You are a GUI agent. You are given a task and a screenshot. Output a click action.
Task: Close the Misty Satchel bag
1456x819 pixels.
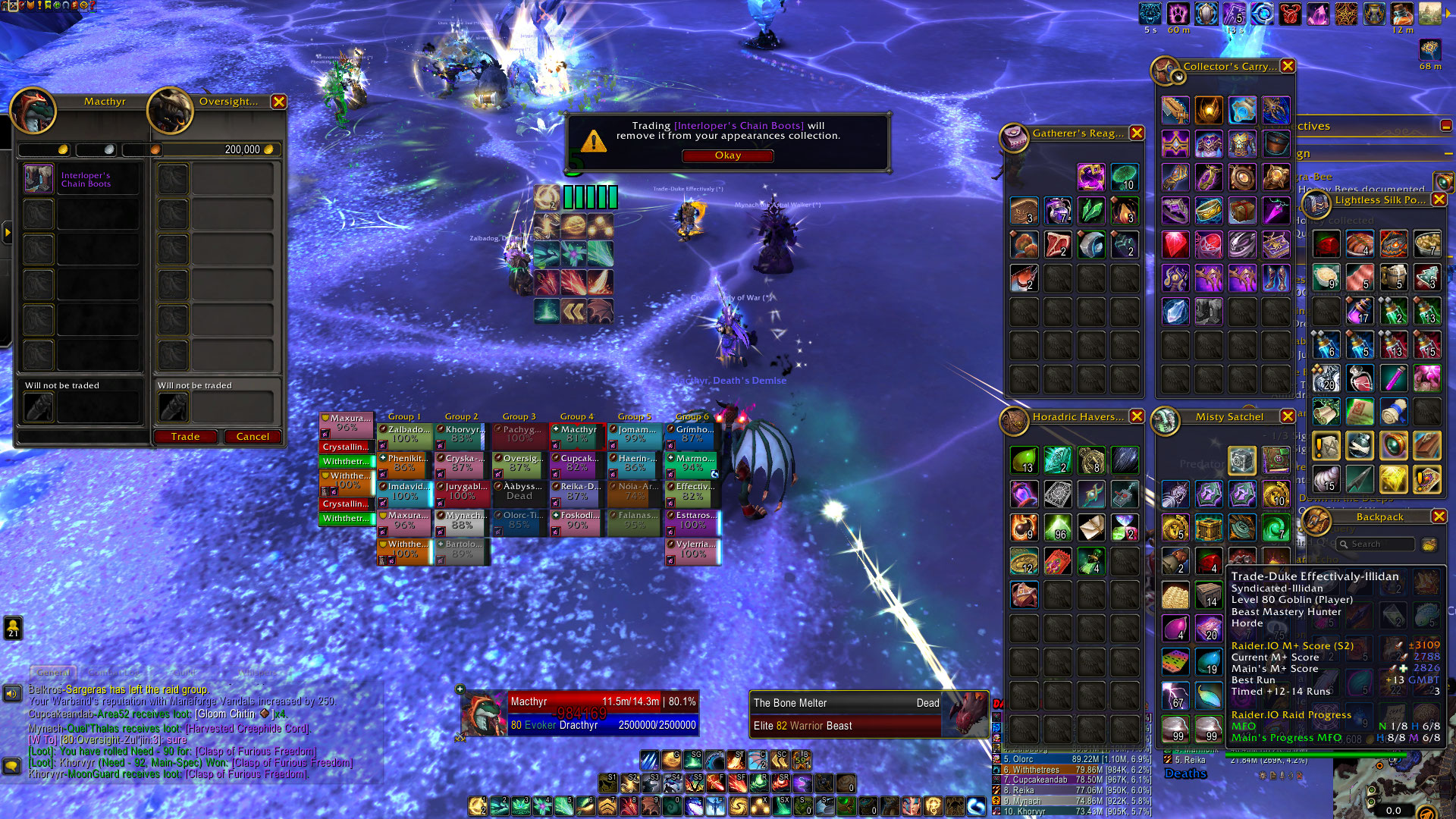(1288, 416)
